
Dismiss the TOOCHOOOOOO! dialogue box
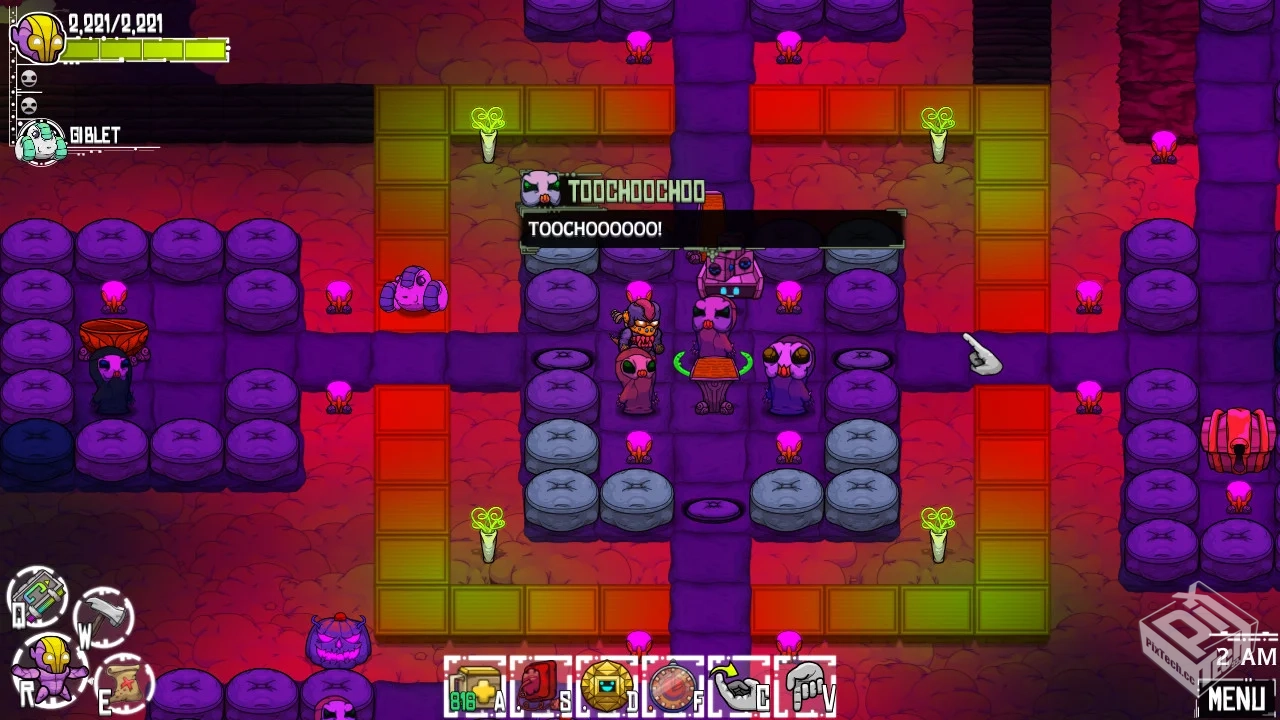(x=710, y=230)
